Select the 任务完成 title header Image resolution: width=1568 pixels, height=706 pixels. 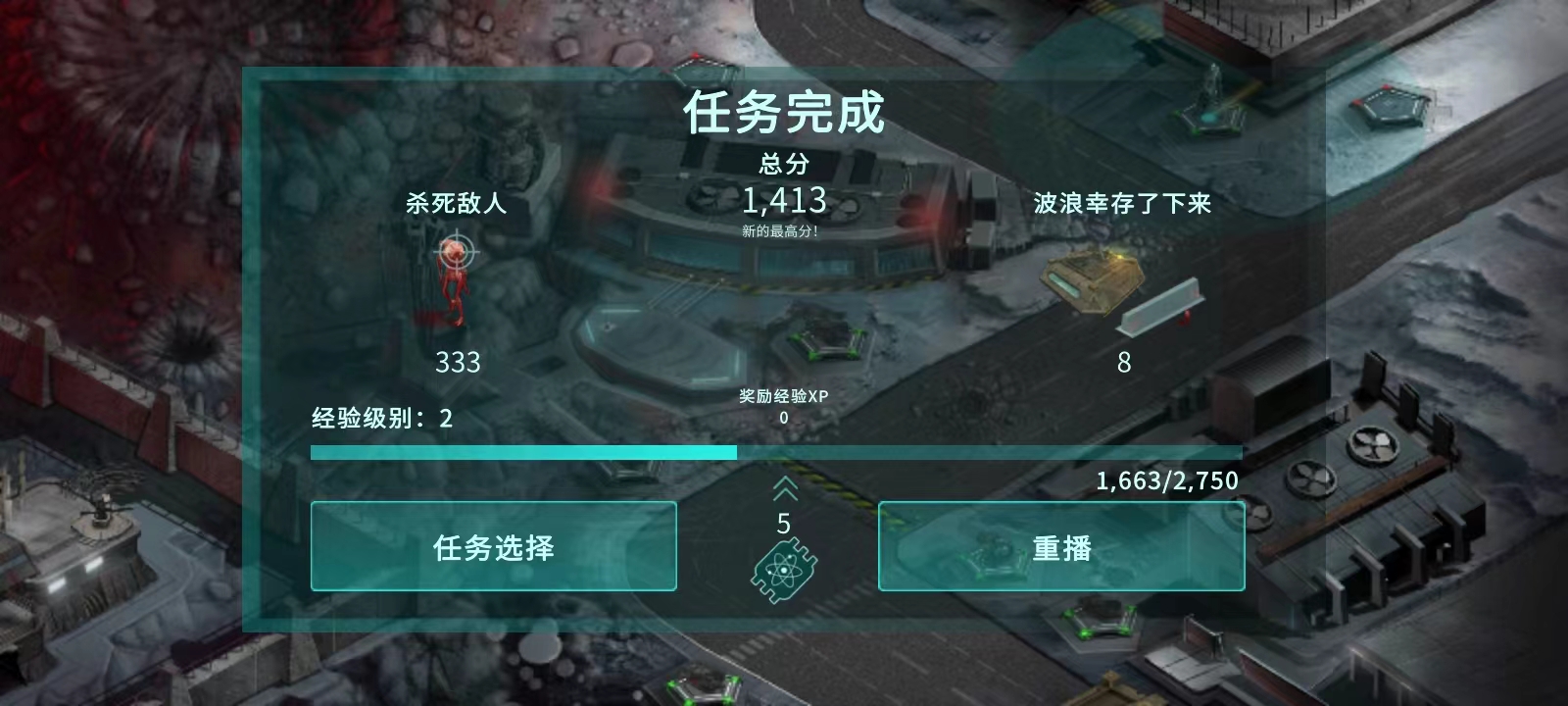784,113
